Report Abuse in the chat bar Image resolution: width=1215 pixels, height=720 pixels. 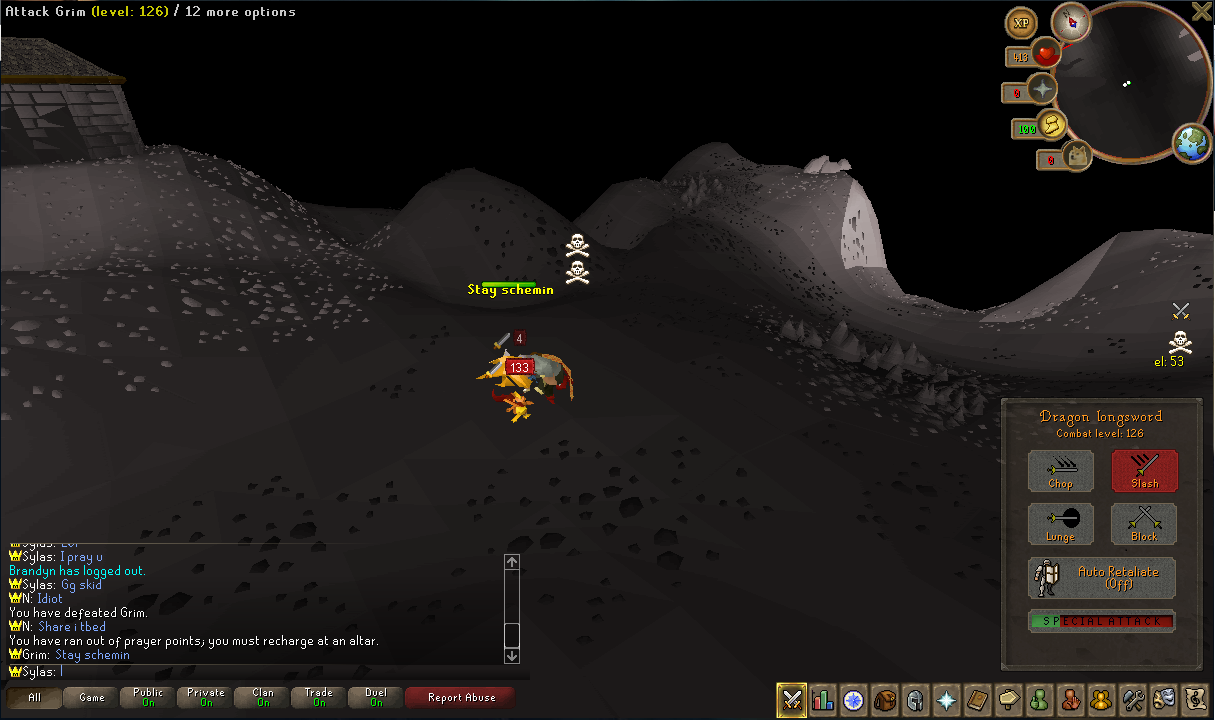point(461,698)
